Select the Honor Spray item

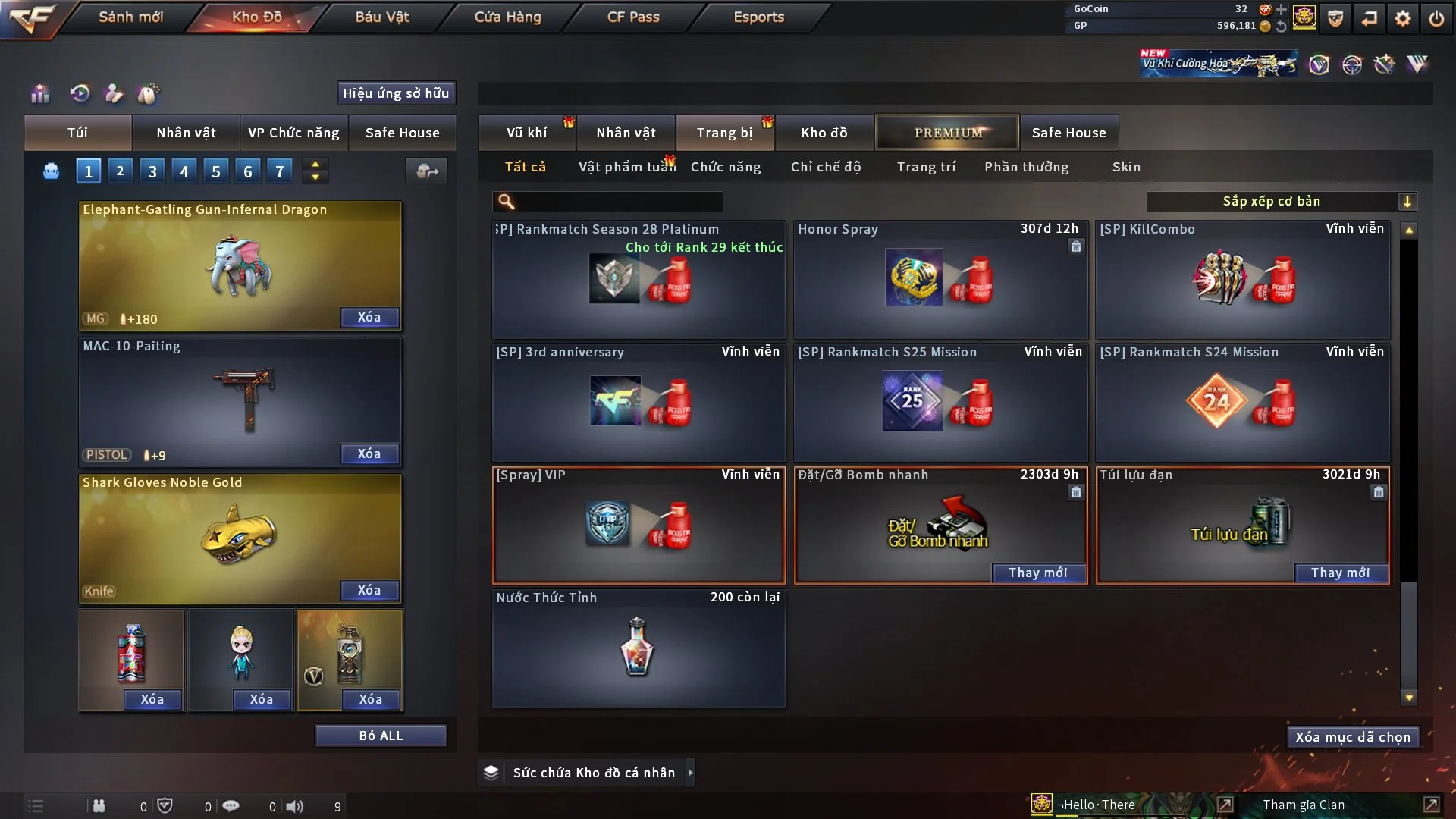point(940,279)
